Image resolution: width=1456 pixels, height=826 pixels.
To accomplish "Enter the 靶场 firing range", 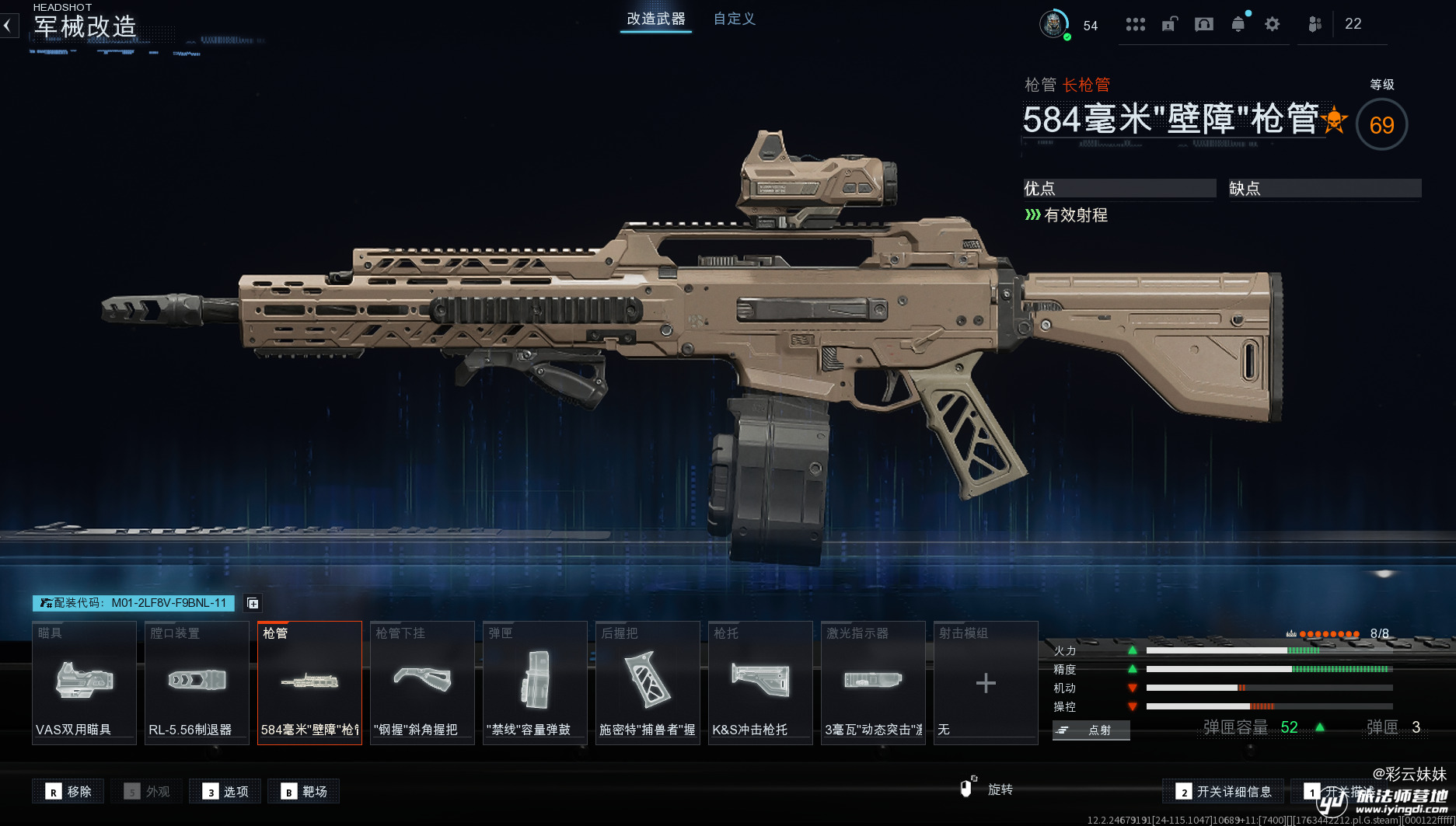I will [304, 791].
